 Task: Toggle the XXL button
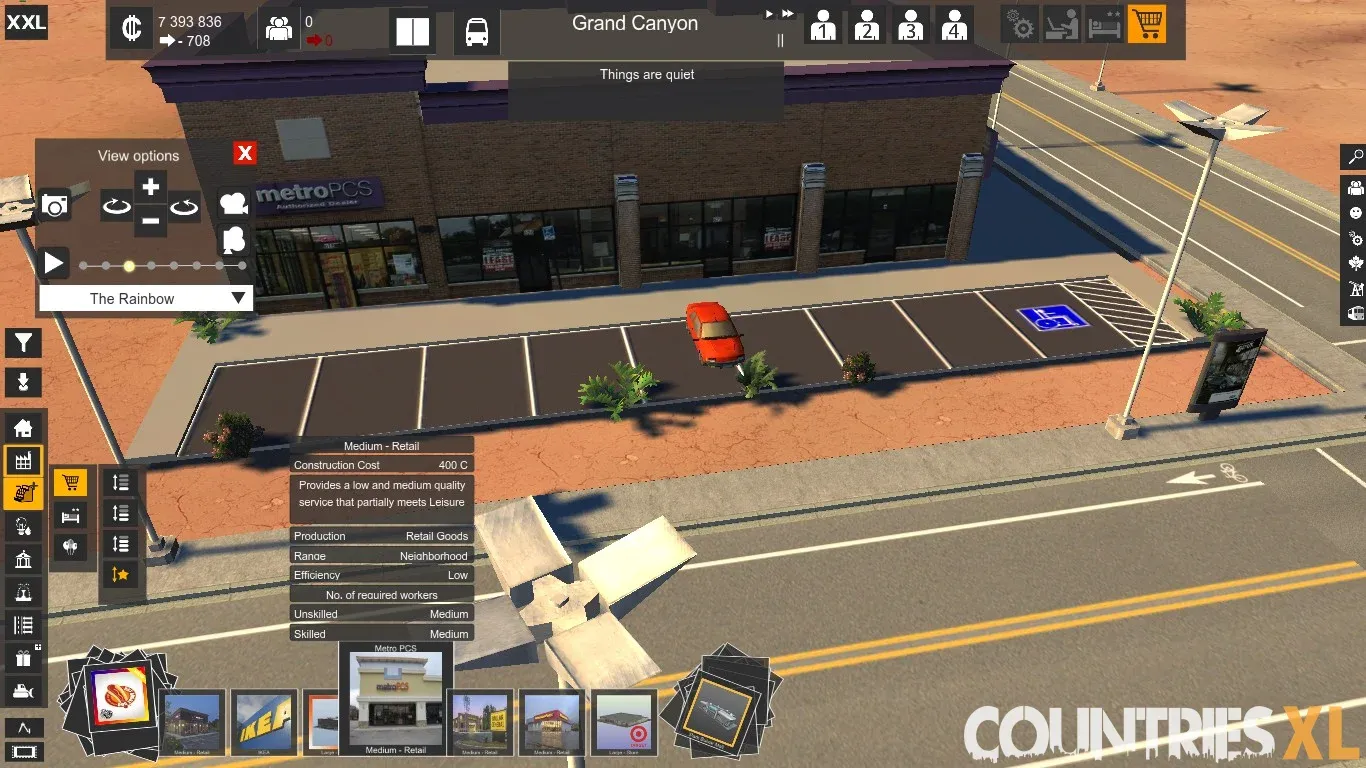pyautogui.click(x=25, y=22)
